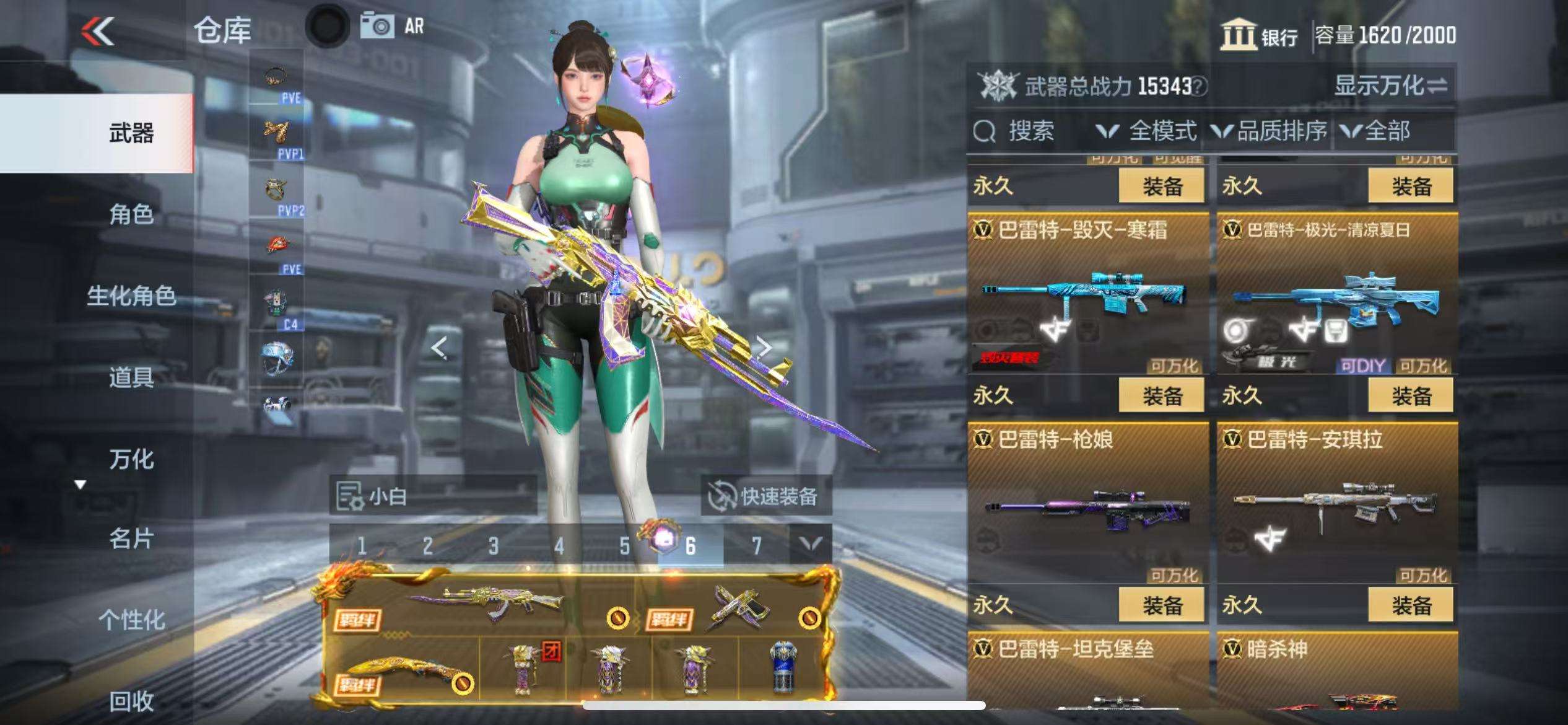
Task: Rotate the character with the right arrow
Action: tap(765, 348)
